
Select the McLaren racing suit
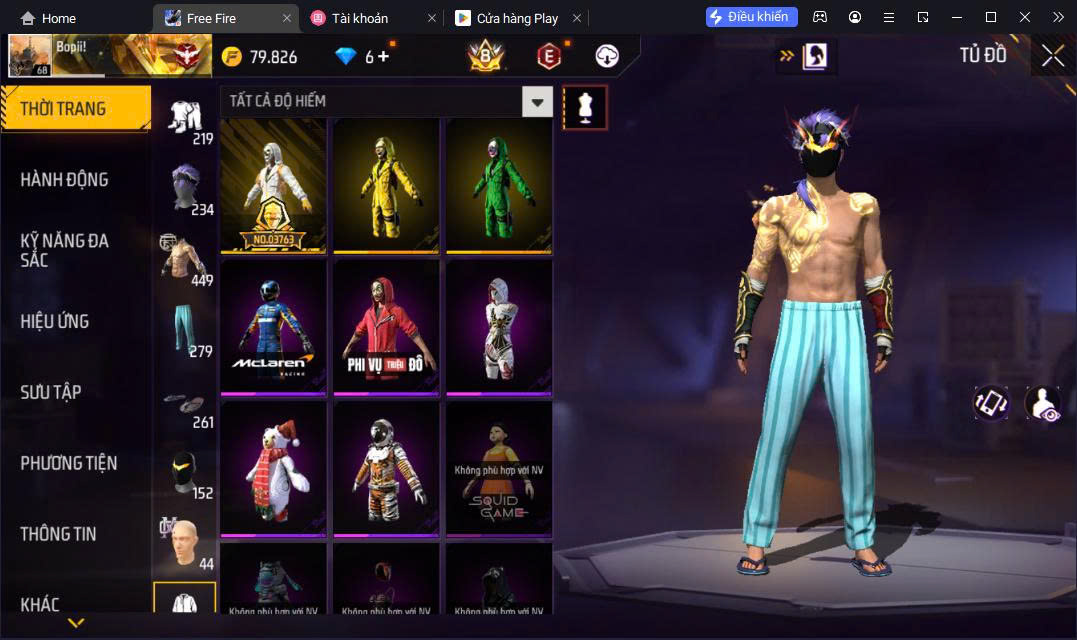click(x=273, y=326)
